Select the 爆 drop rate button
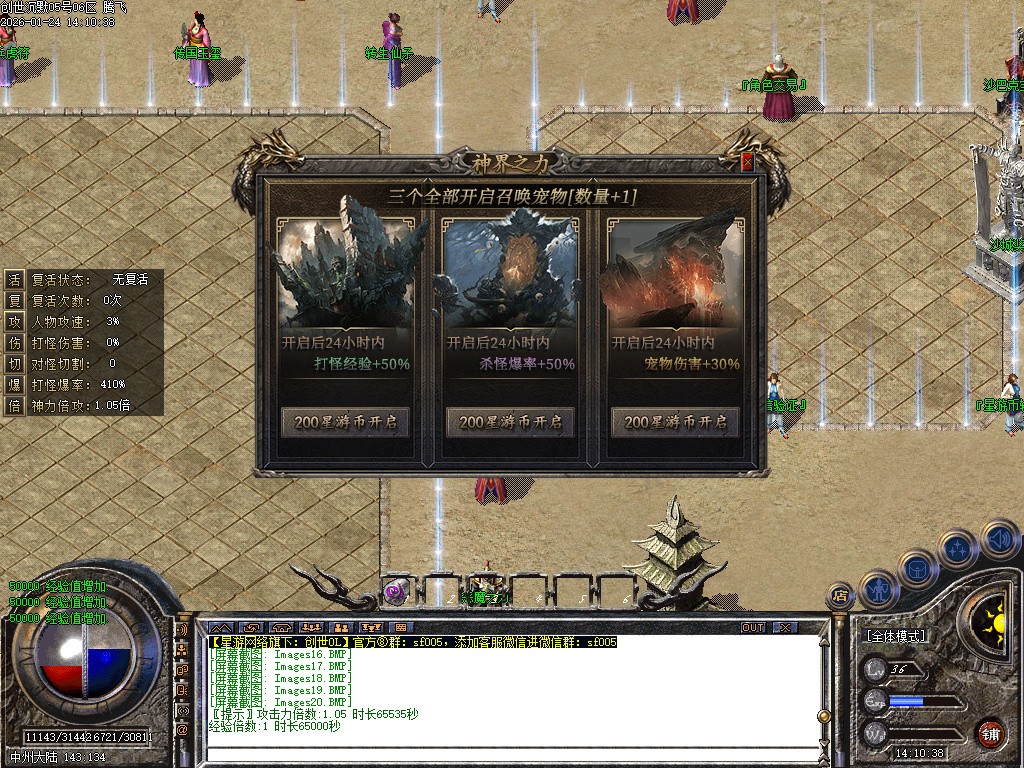This screenshot has height=768, width=1024. tap(15, 384)
